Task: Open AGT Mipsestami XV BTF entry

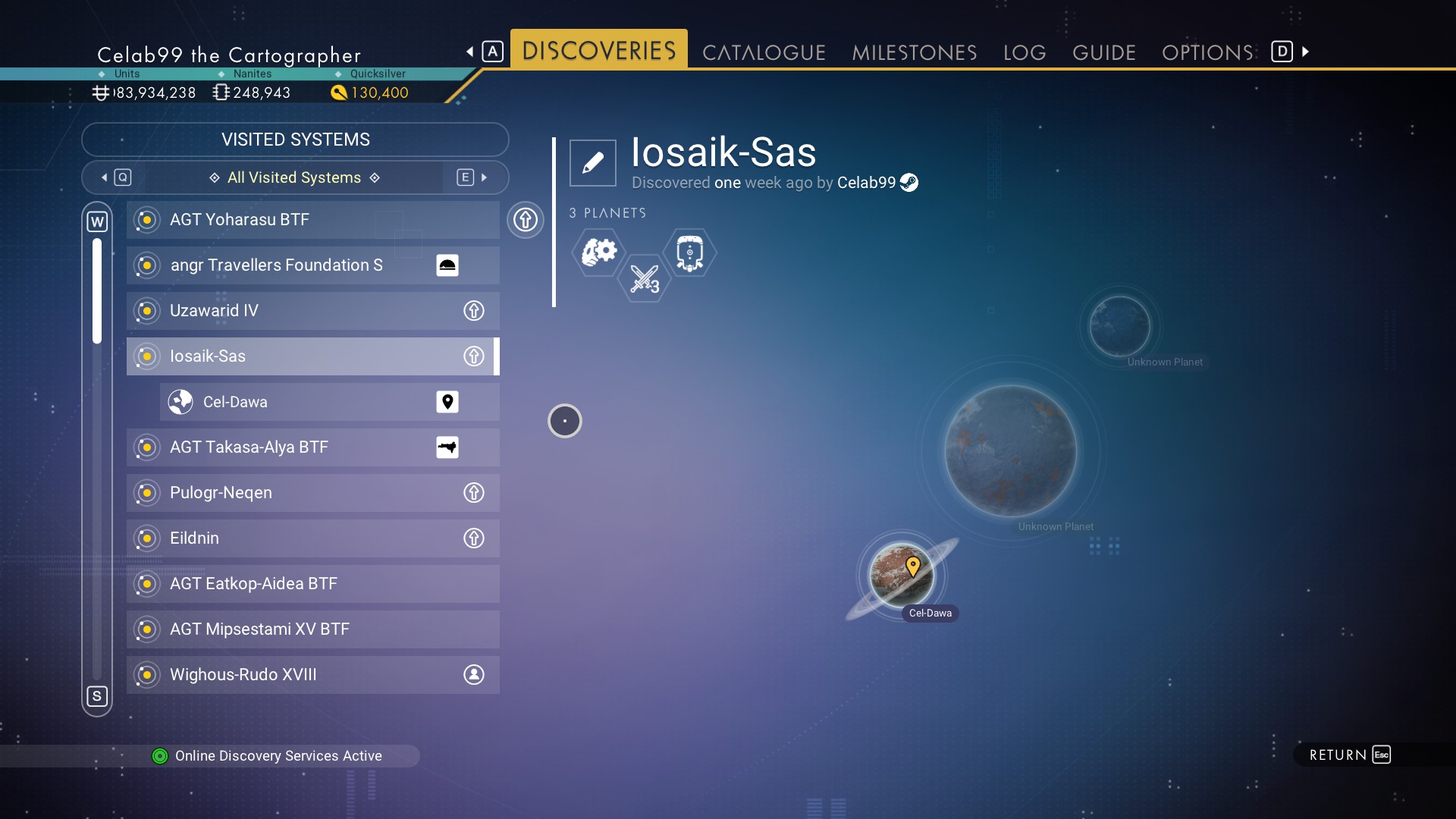Action: pyautogui.click(x=312, y=629)
